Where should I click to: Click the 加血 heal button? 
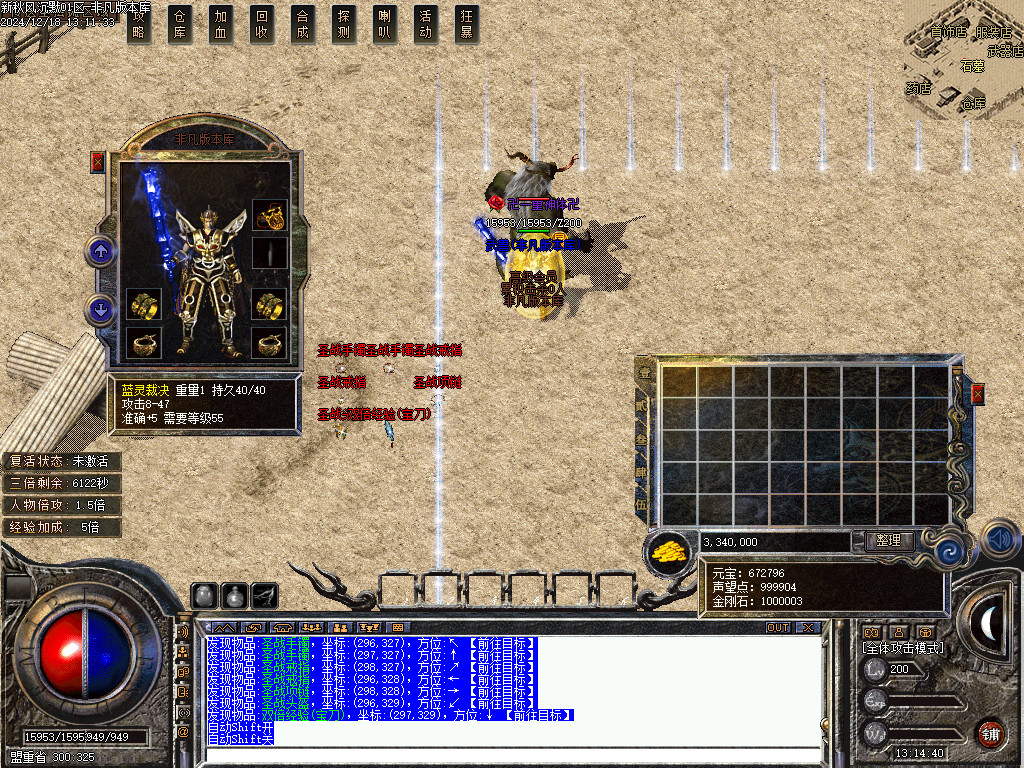(x=221, y=24)
